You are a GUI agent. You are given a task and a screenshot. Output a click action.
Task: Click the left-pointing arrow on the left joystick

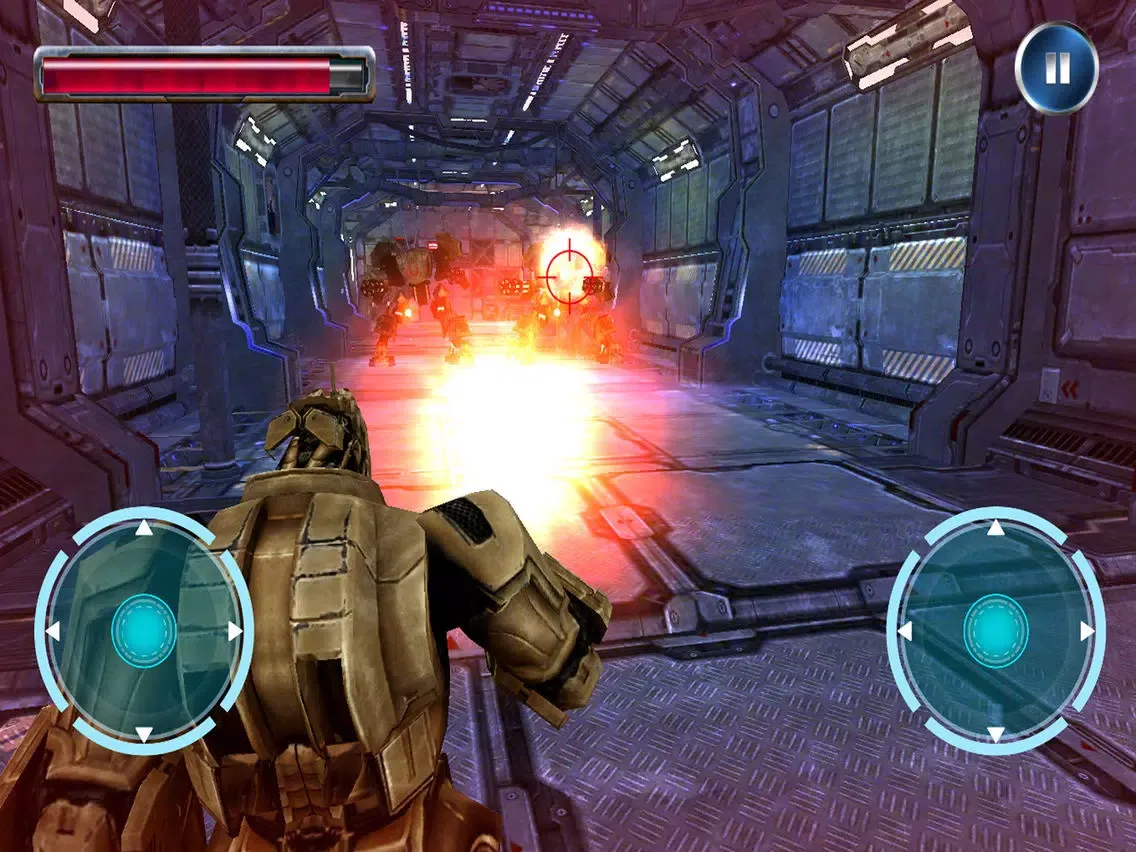point(52,631)
